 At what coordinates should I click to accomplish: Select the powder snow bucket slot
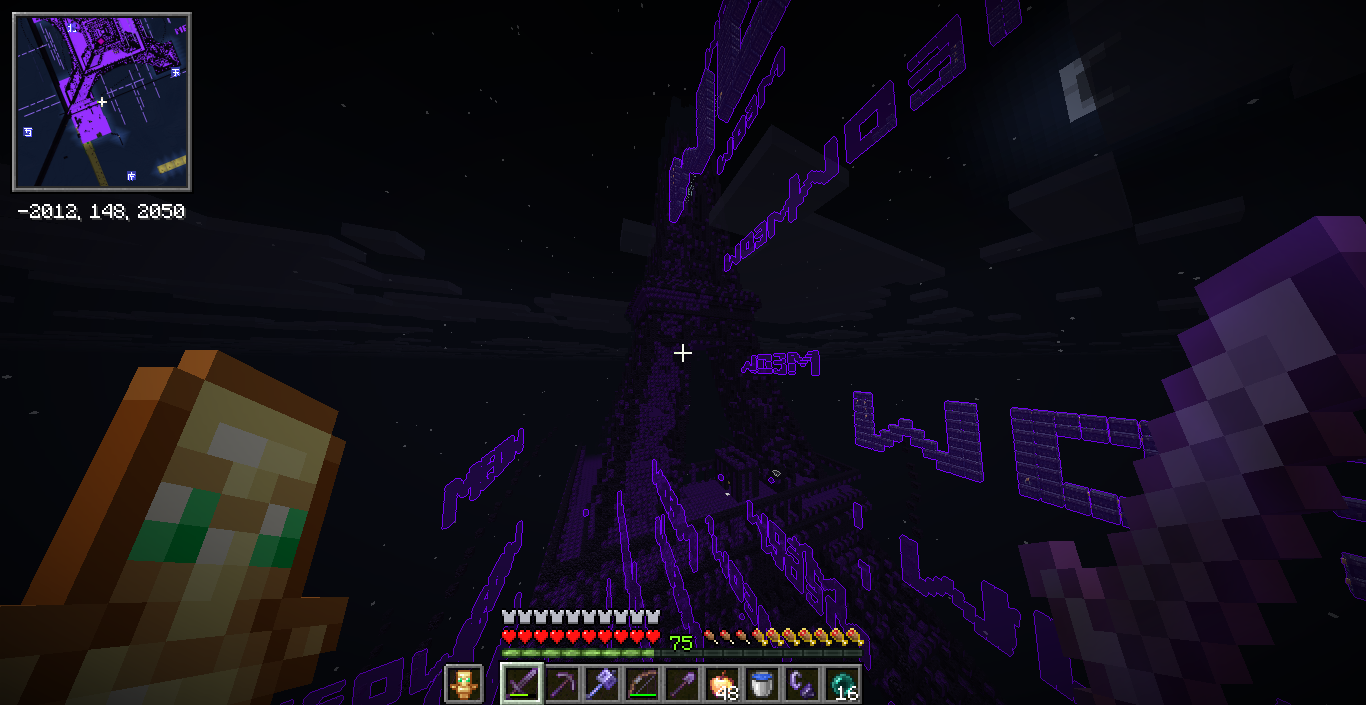762,684
